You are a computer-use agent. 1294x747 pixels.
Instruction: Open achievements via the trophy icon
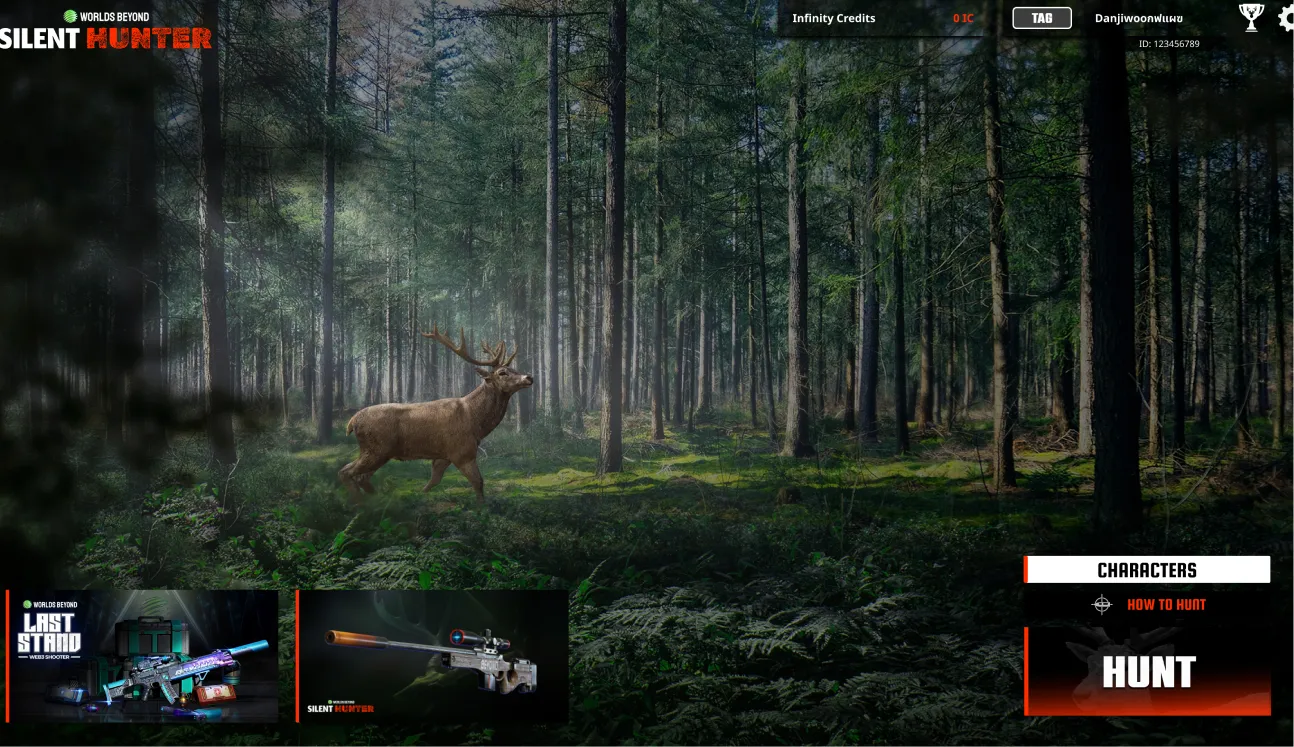[x=1250, y=17]
